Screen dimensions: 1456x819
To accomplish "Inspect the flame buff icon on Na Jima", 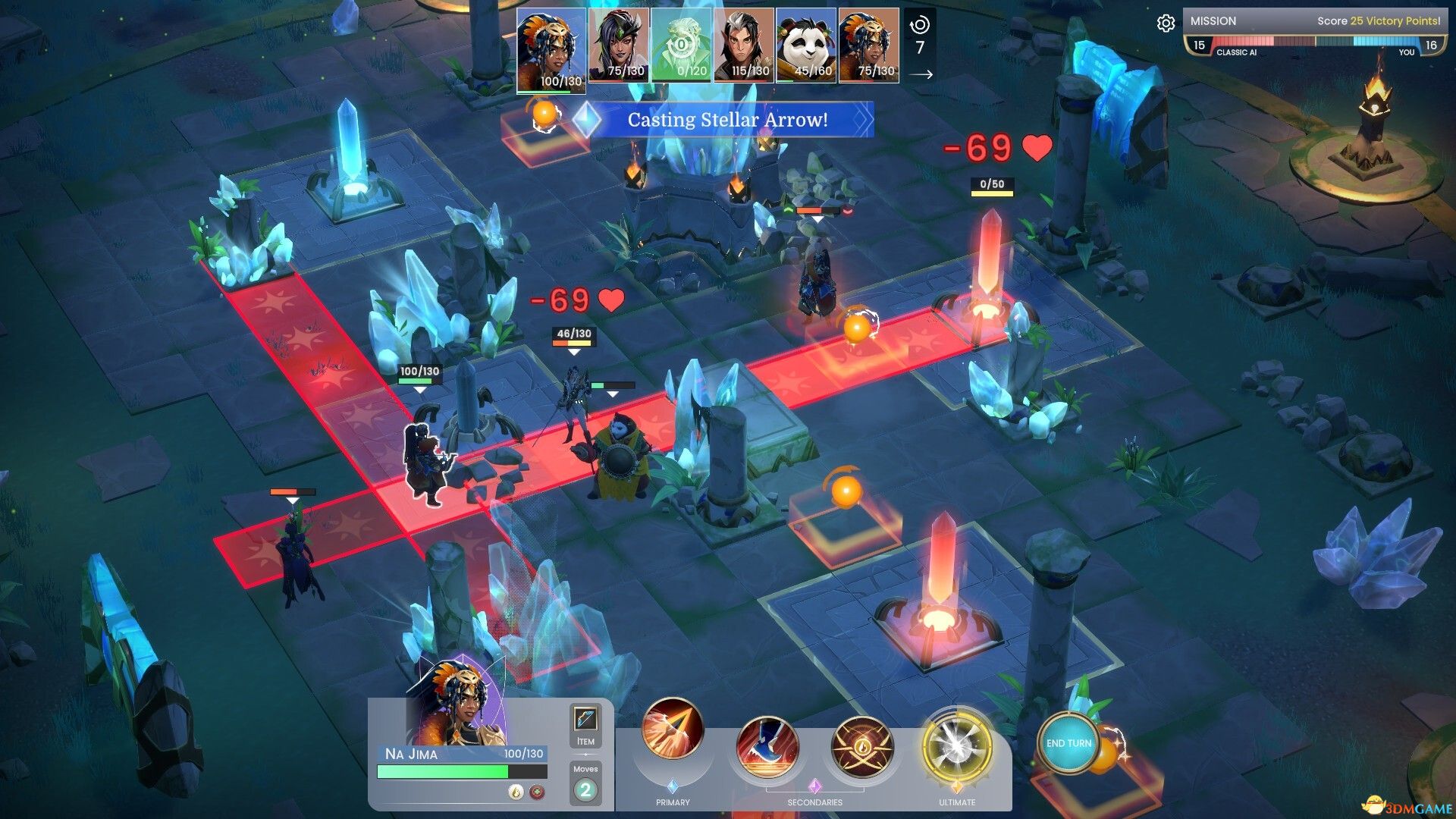I will [516, 792].
